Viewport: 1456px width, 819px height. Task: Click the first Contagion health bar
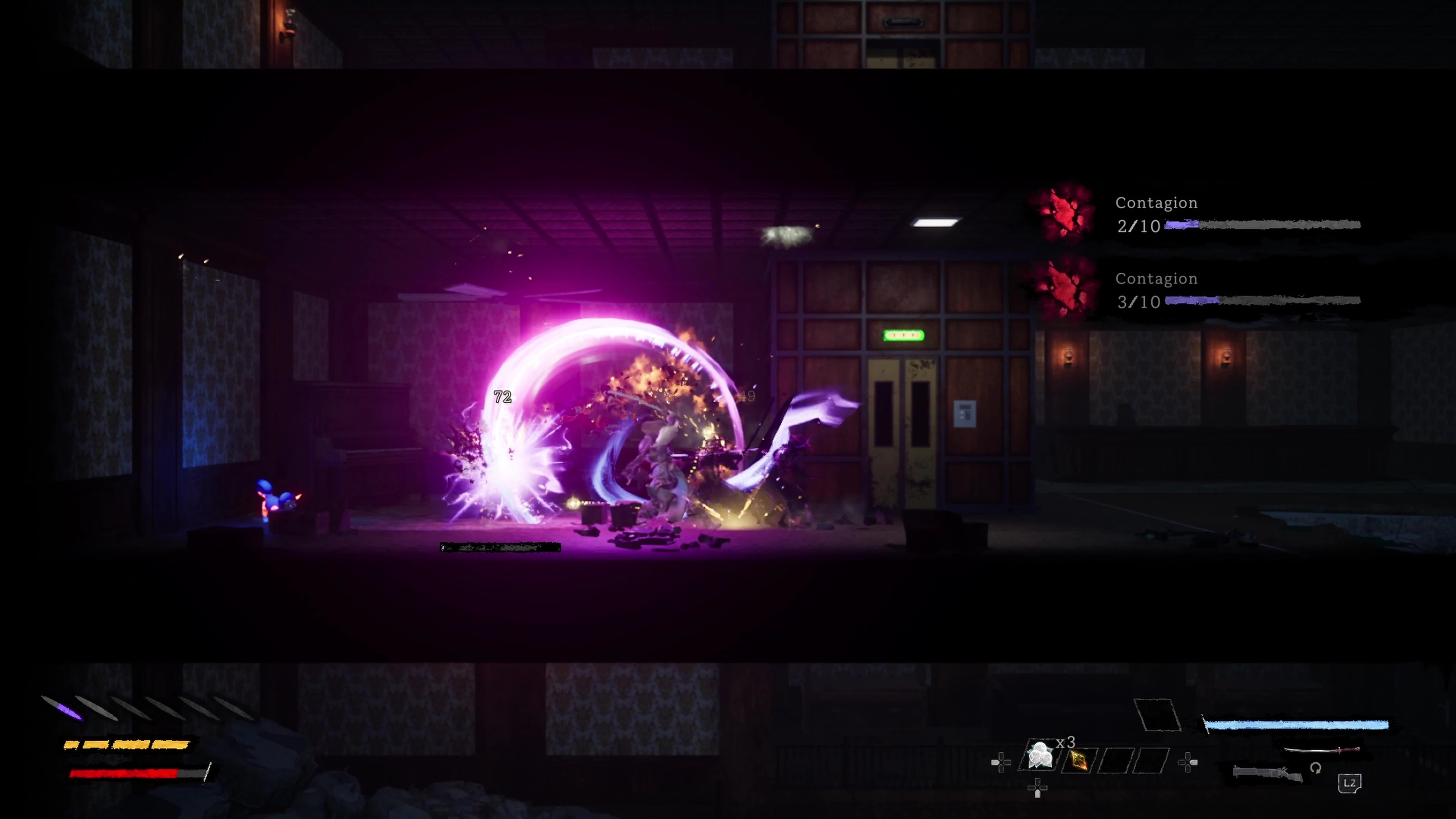[x=1266, y=225]
